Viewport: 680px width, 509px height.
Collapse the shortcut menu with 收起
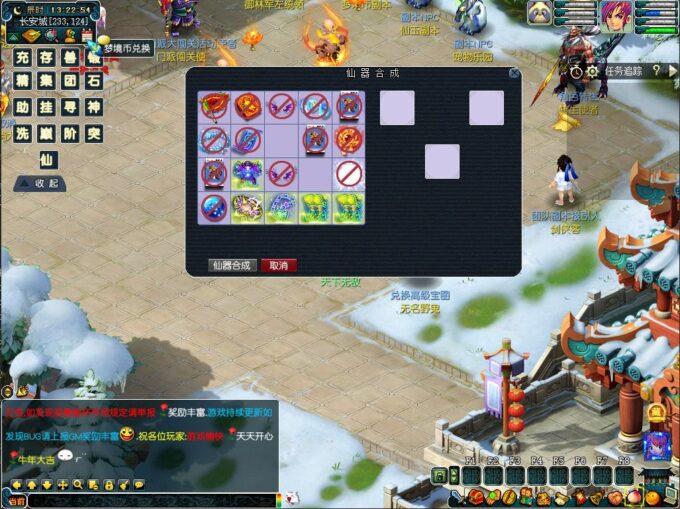(40, 184)
